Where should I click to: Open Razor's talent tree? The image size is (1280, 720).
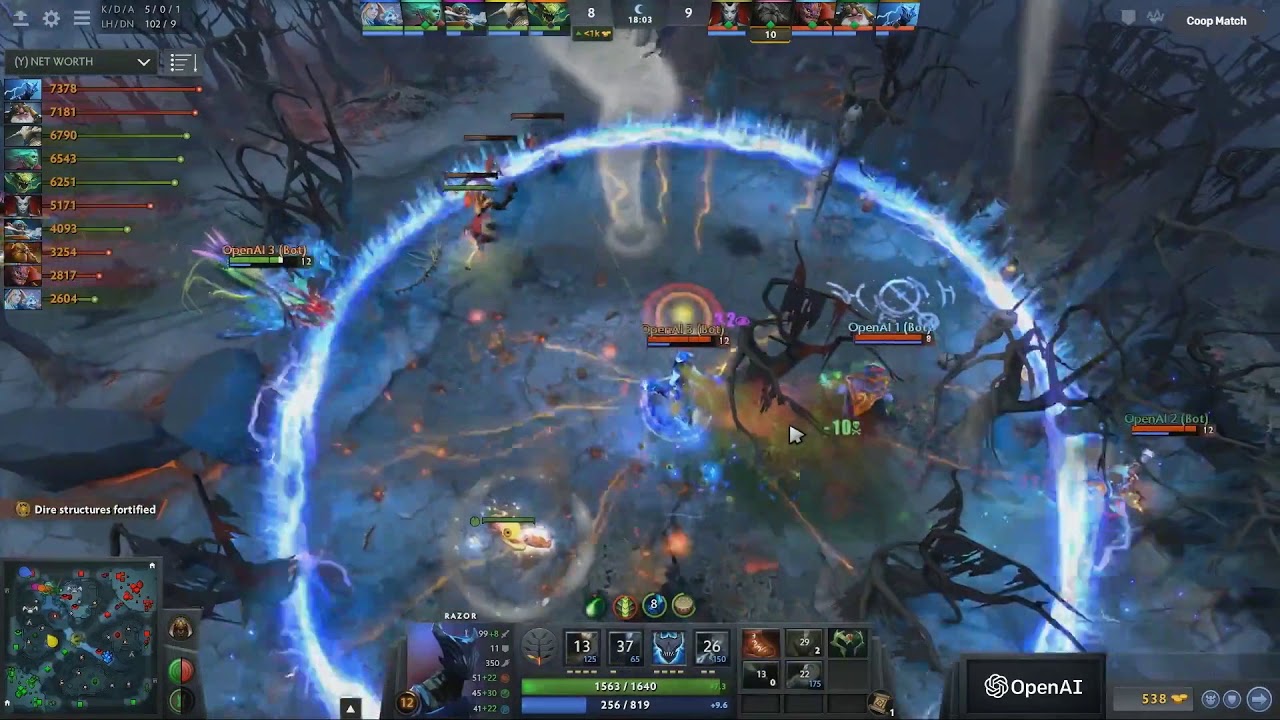538,648
